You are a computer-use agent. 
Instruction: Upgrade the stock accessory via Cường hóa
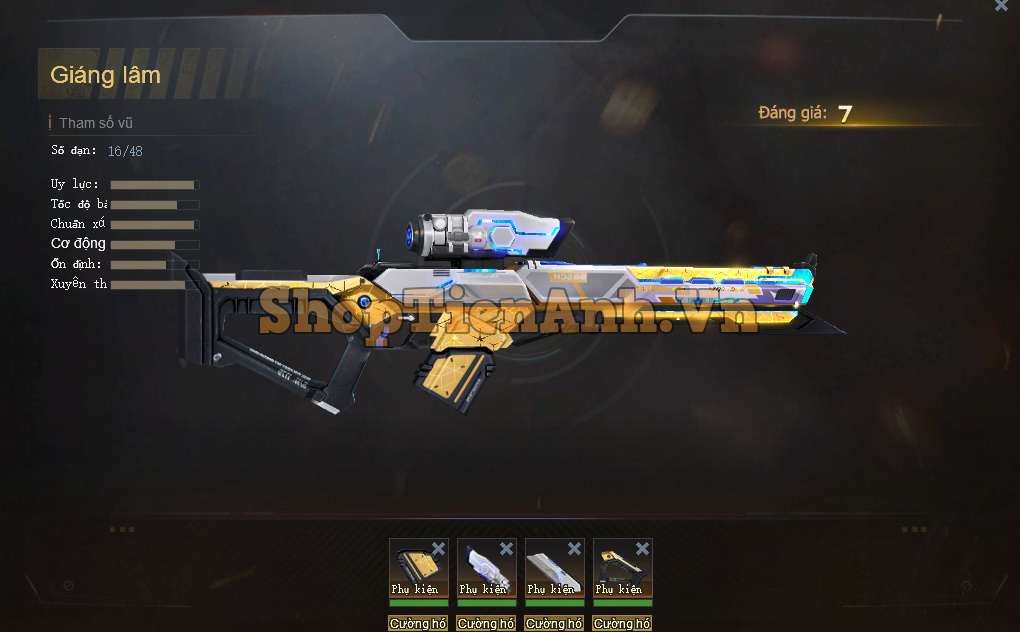coord(622,623)
